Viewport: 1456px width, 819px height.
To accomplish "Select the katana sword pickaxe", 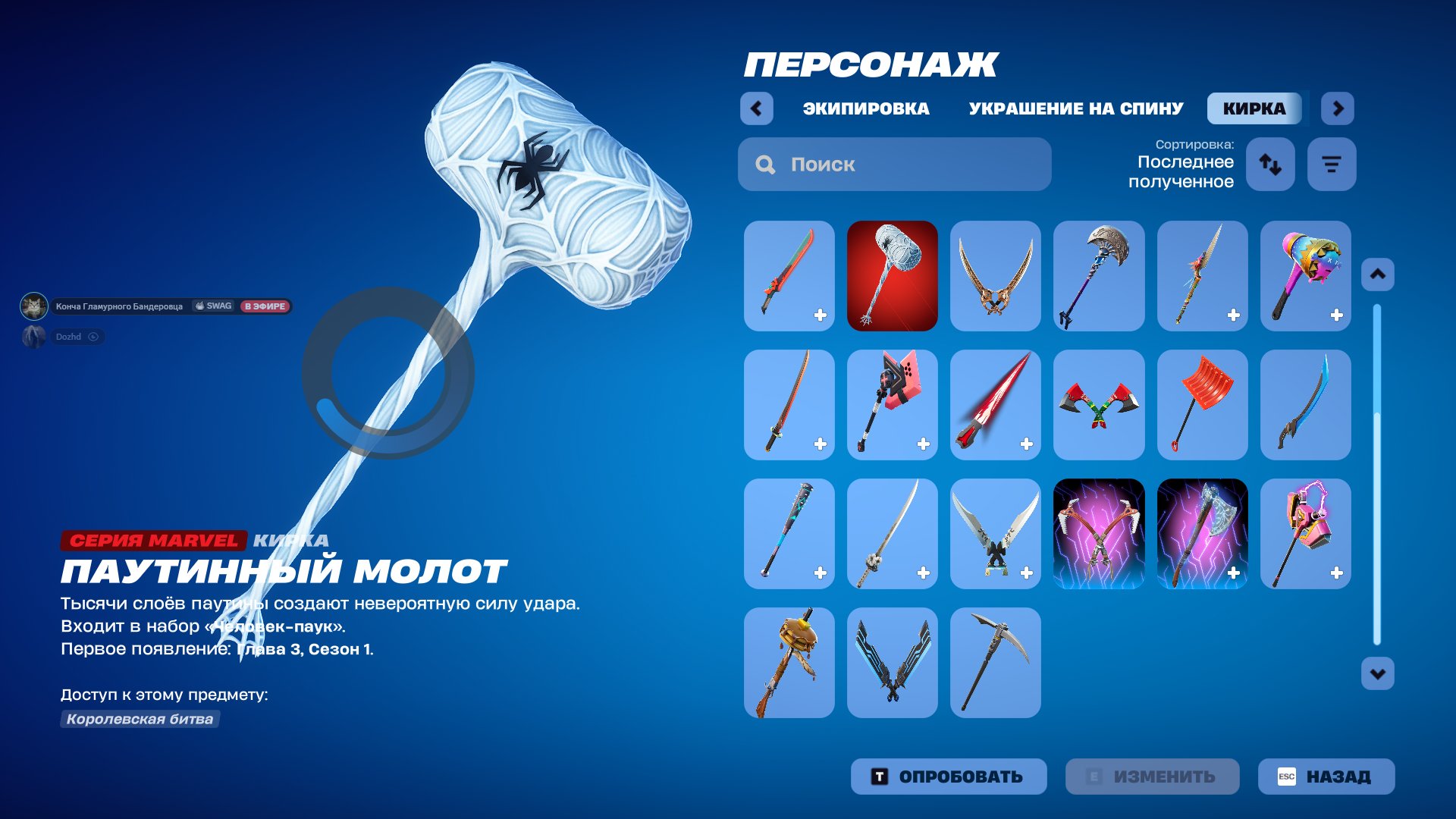I will 789,405.
